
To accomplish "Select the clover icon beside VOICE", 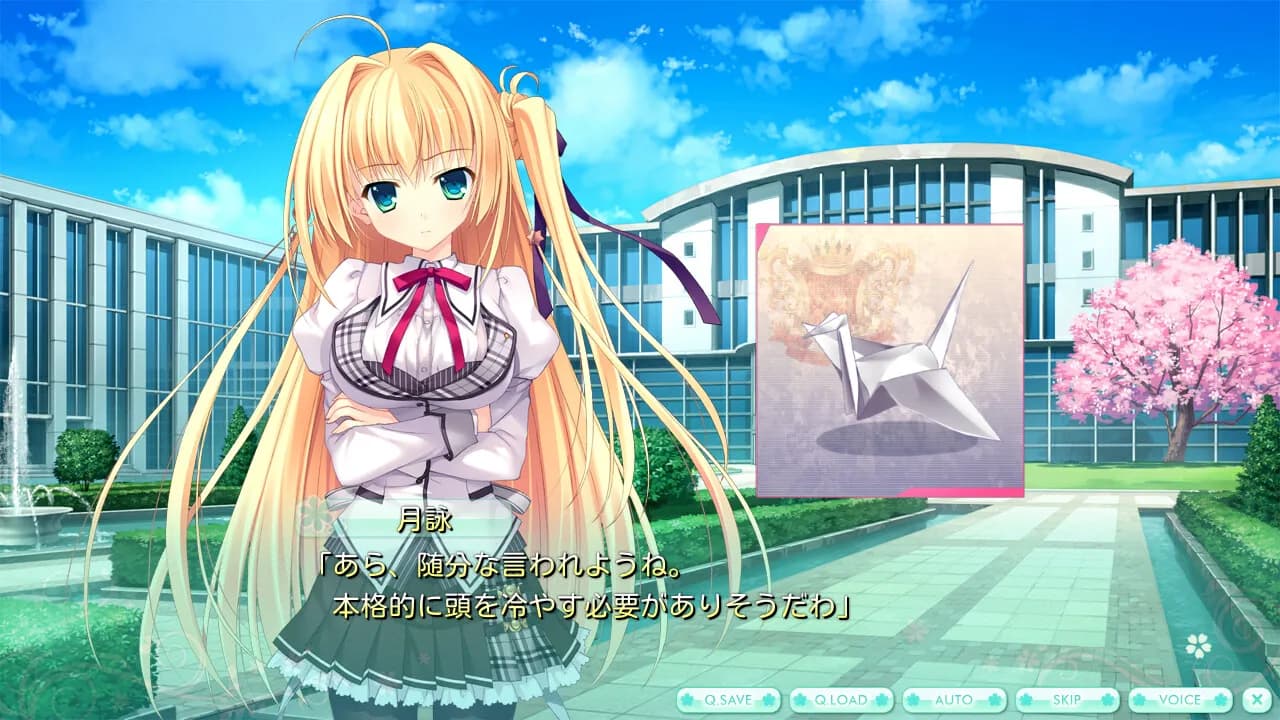I will [1139, 701].
